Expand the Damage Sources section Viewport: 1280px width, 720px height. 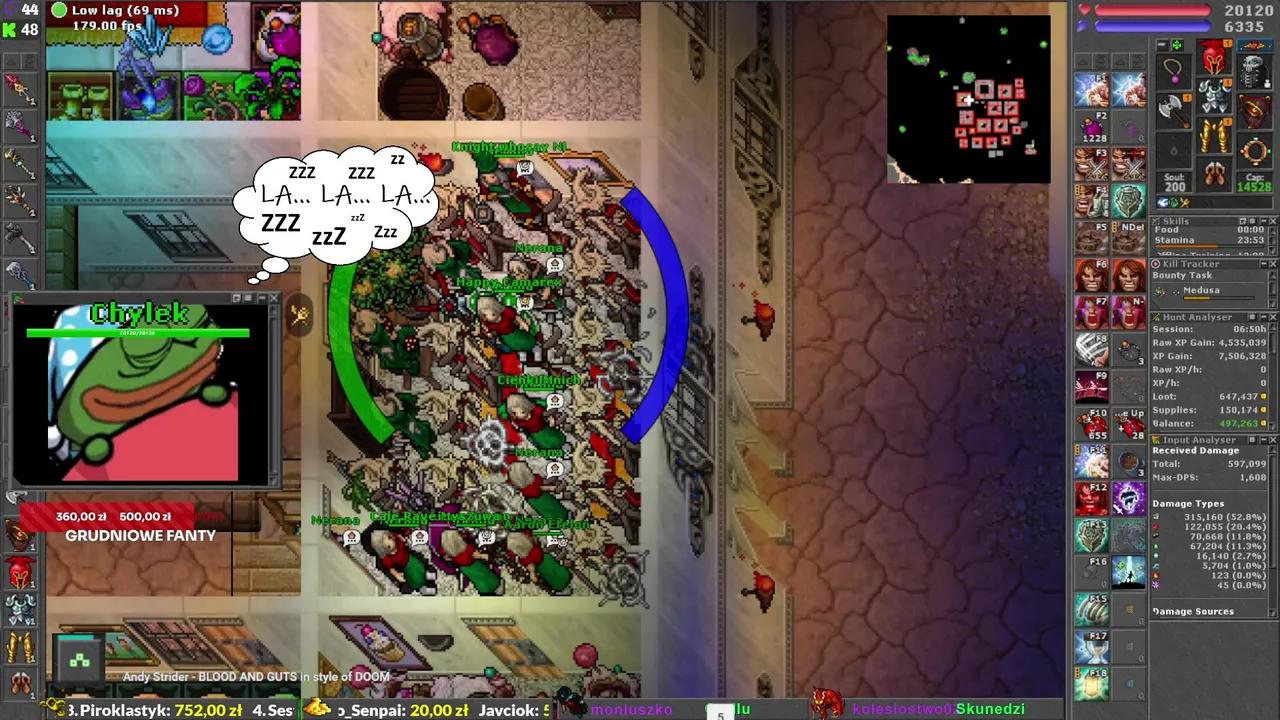1194,611
